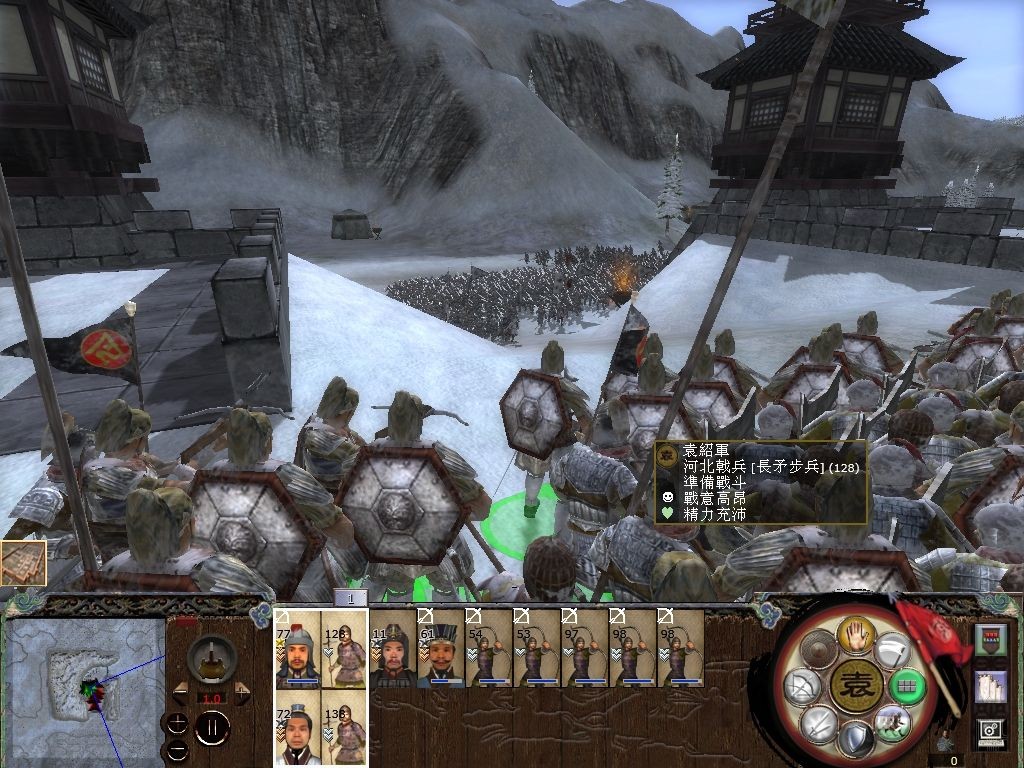Toggle the green formation grid button
This screenshot has height=768, width=1024.
point(906,686)
